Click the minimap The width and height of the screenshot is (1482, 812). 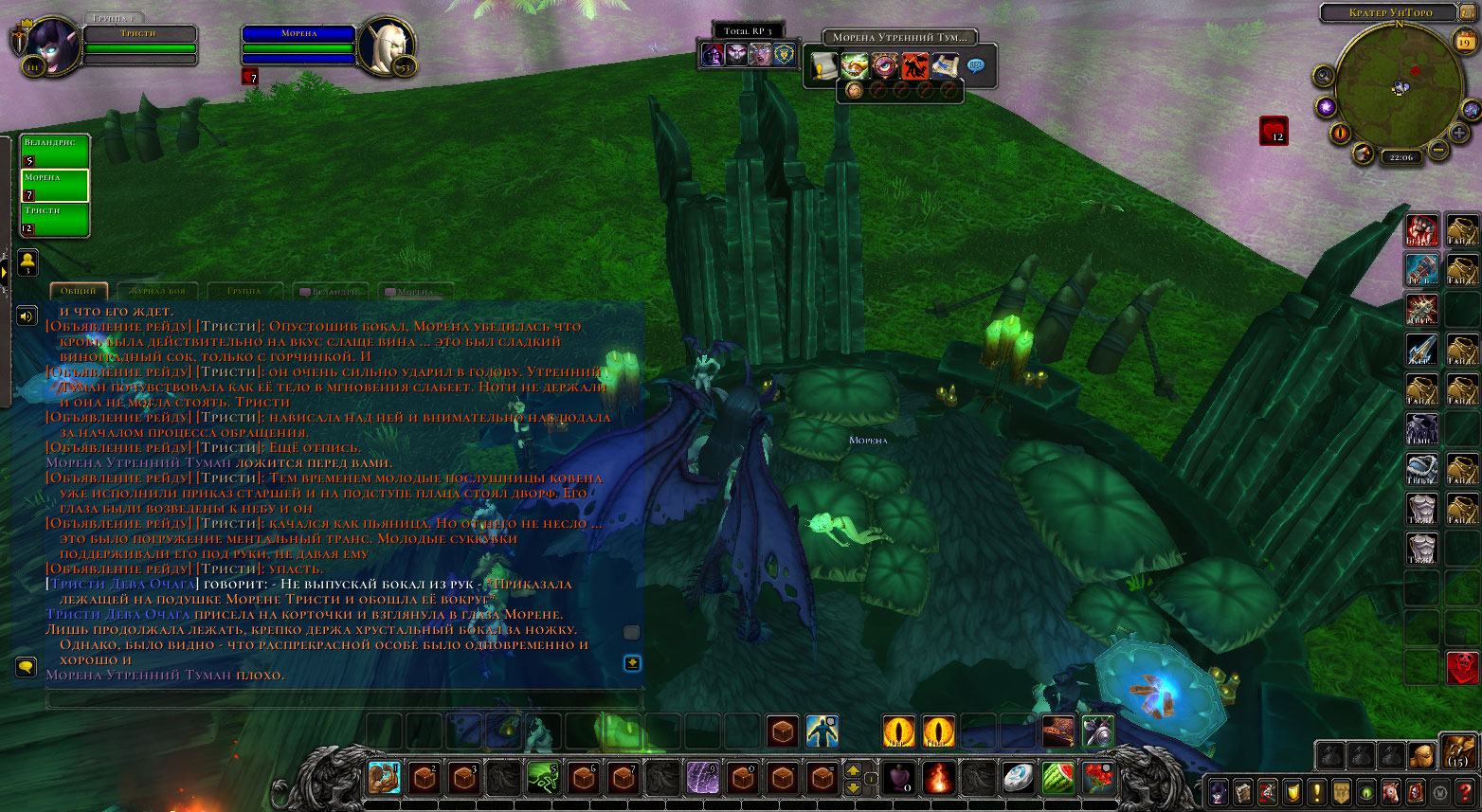[1398, 85]
